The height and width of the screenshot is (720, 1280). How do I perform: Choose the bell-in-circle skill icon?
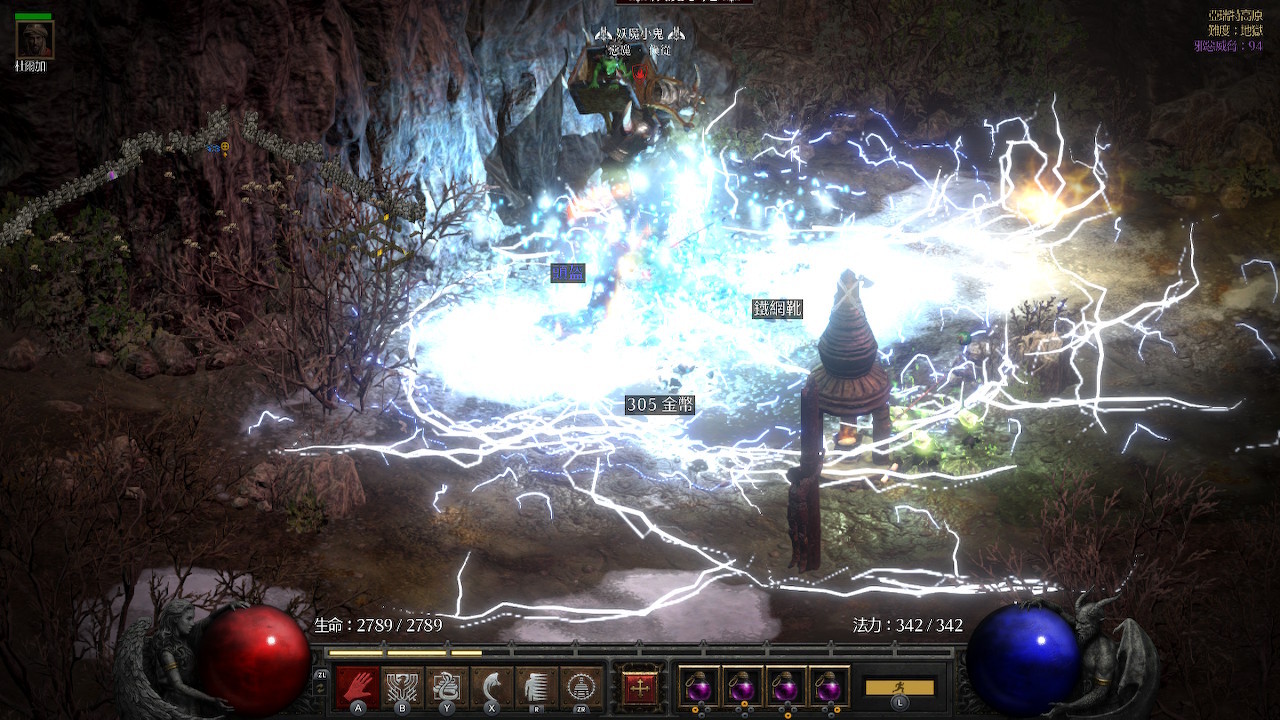(x=581, y=687)
